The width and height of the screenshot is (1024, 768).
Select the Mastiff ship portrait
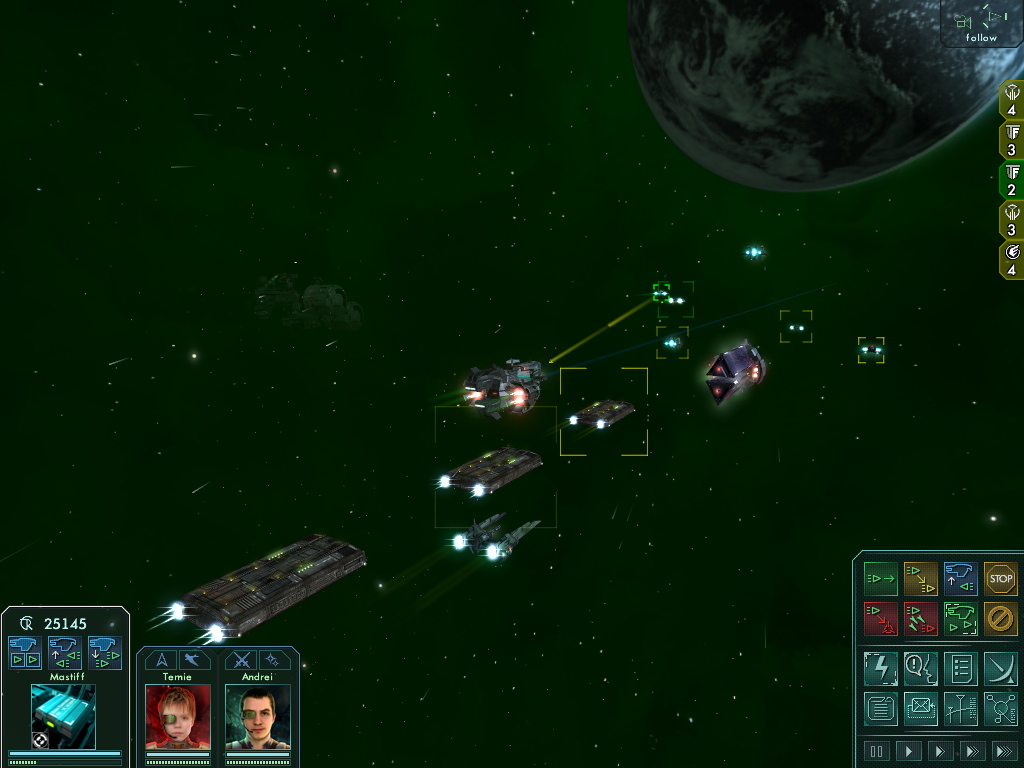click(63, 716)
